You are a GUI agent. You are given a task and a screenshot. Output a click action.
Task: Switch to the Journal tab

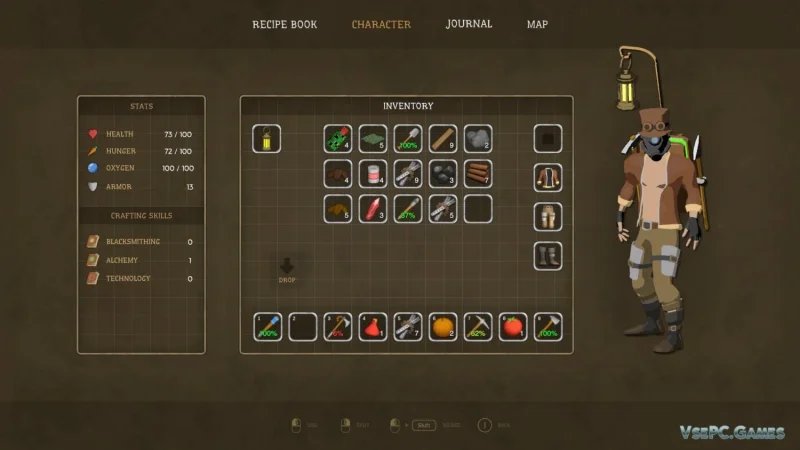469,24
